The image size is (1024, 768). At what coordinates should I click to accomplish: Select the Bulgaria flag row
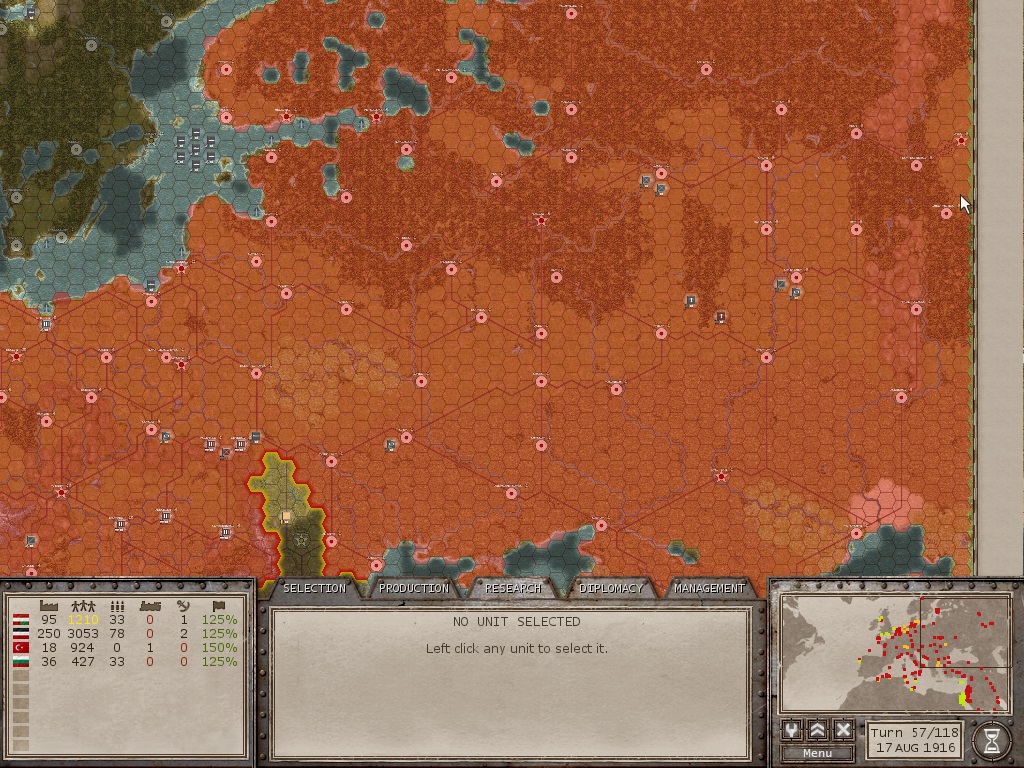[20, 662]
